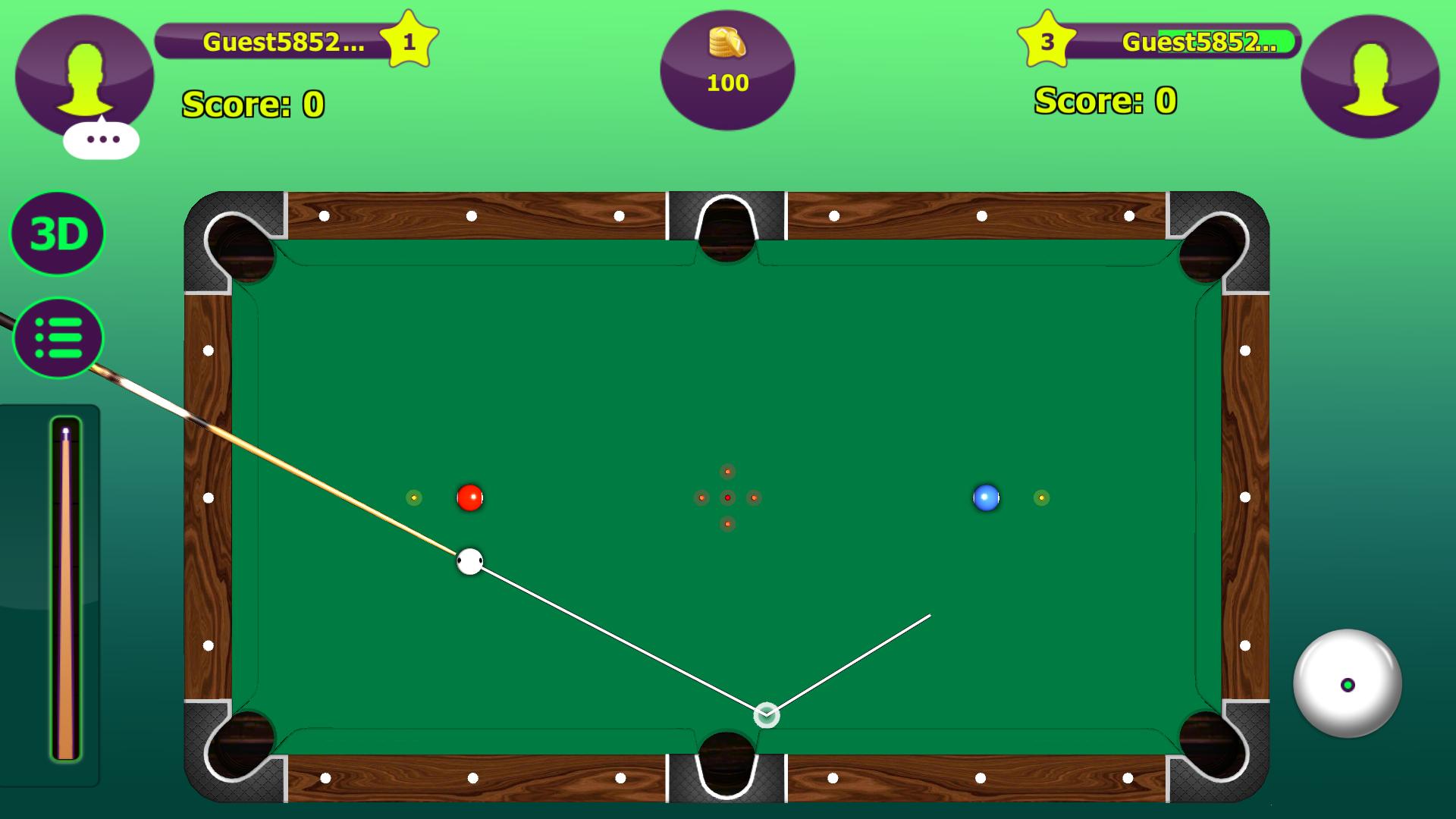Tap the aim marker on the bottom cushion

coord(765,714)
